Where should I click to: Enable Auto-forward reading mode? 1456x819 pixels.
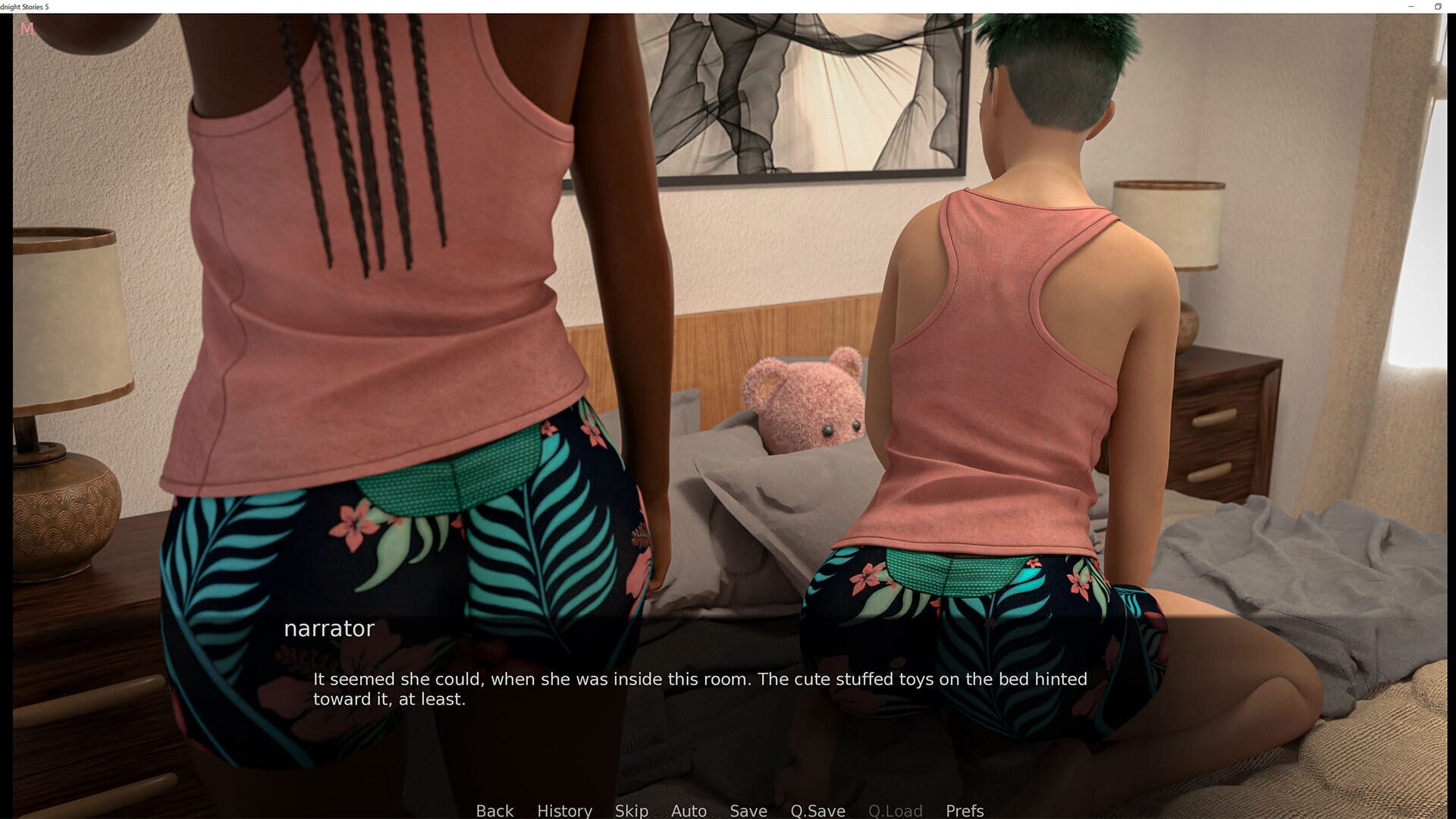point(688,810)
